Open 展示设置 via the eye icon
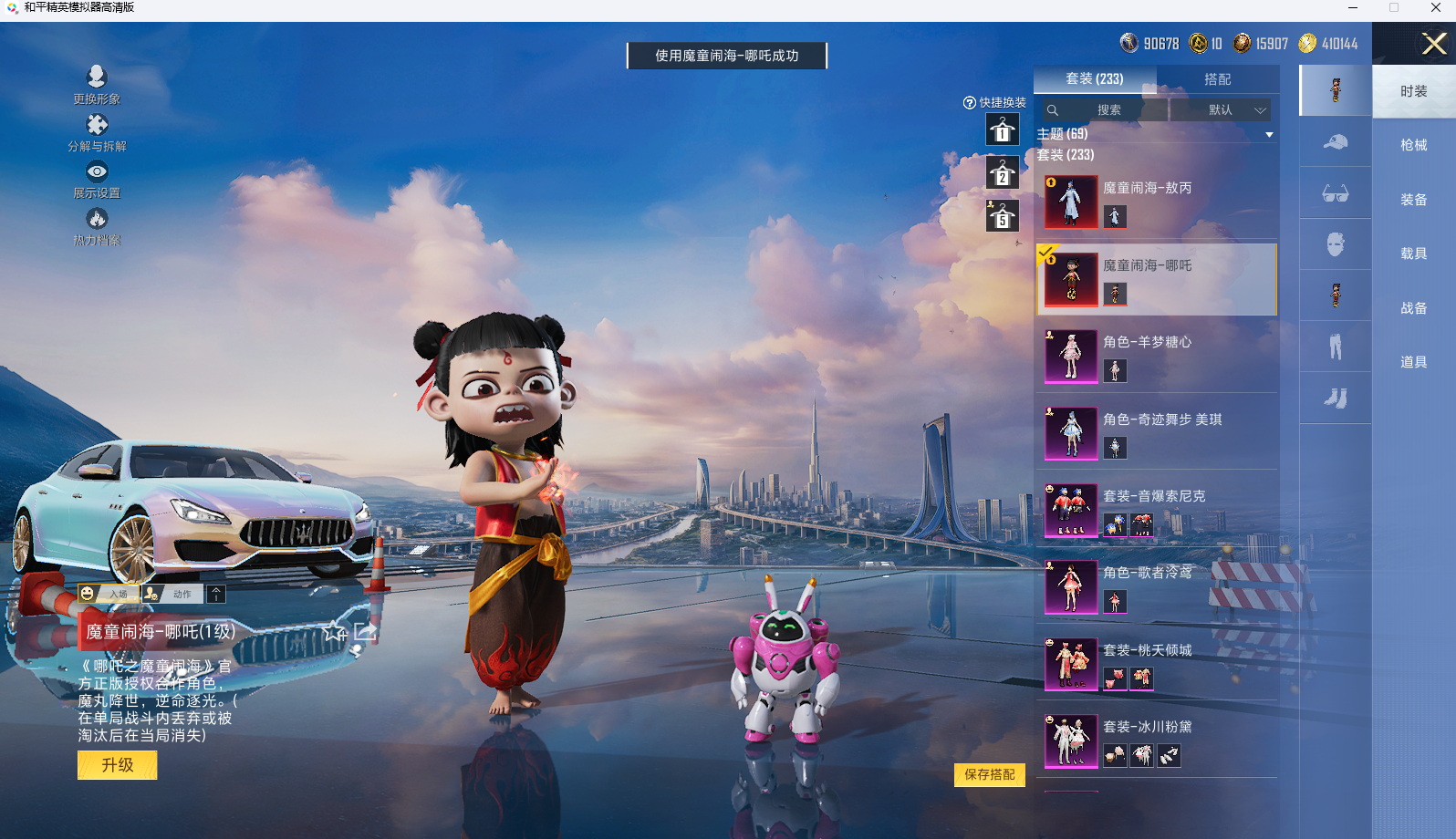This screenshot has width=1456, height=839. [98, 171]
